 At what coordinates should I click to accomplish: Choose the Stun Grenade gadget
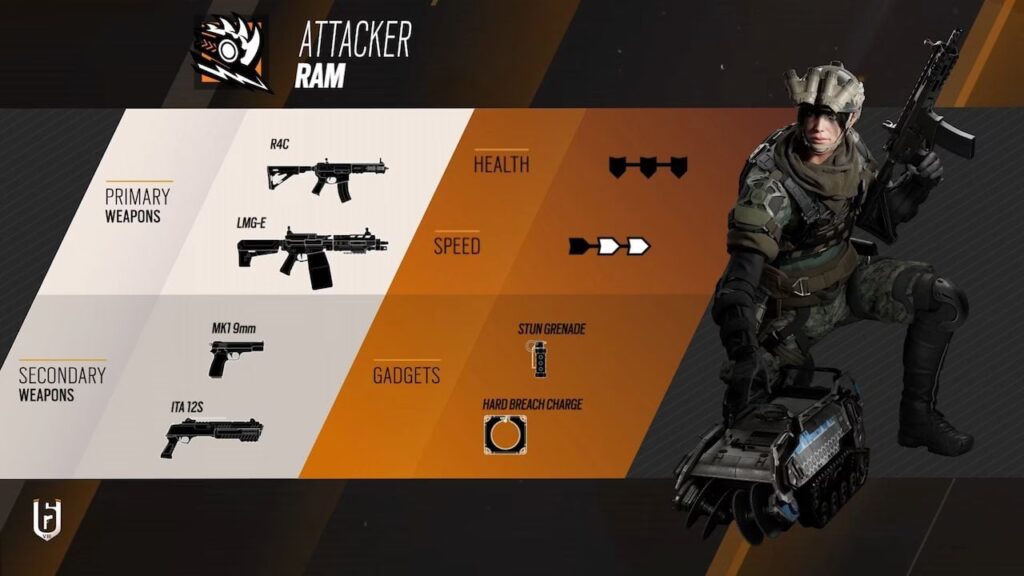(540, 357)
